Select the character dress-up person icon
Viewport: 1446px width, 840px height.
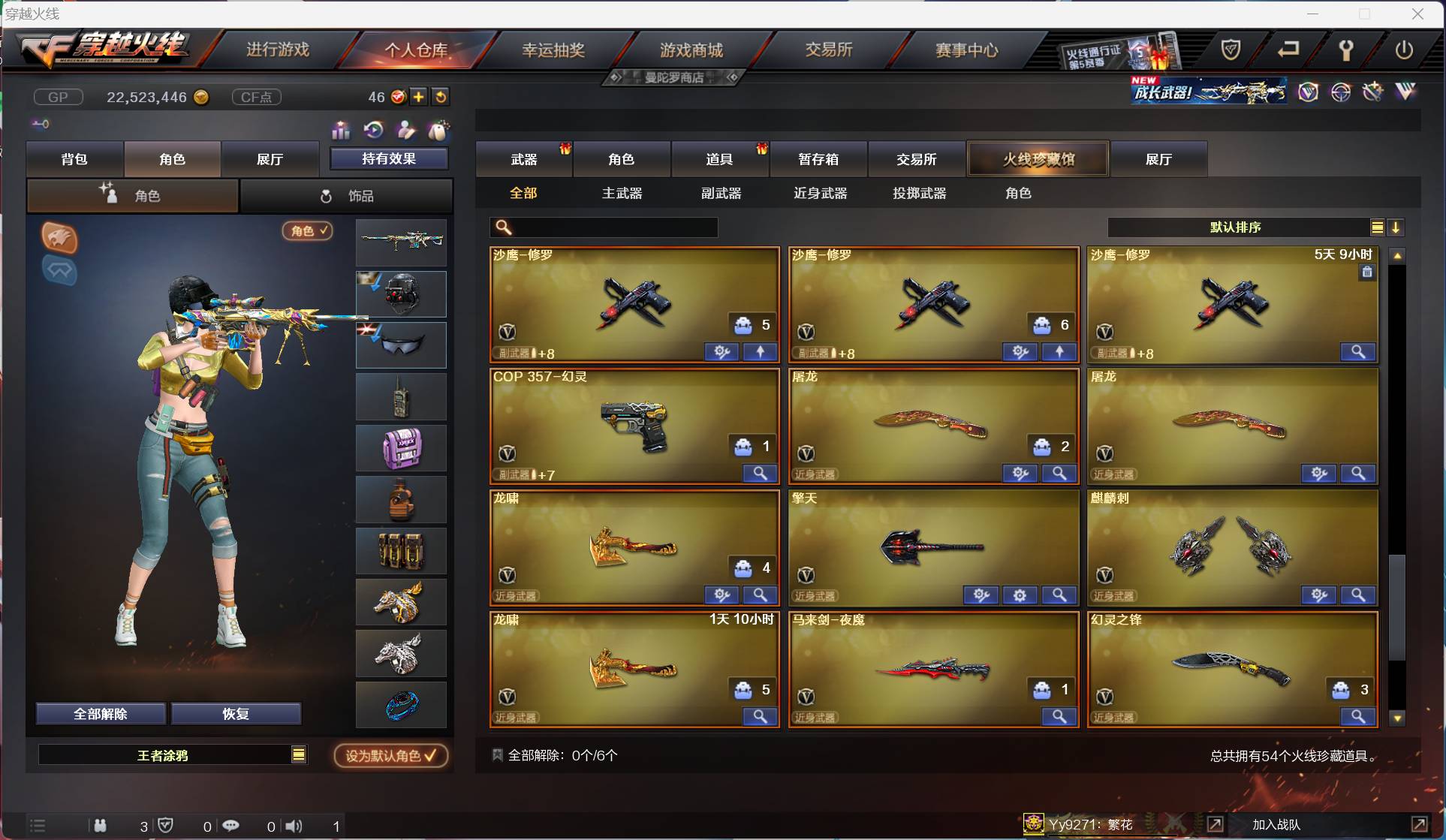406,131
